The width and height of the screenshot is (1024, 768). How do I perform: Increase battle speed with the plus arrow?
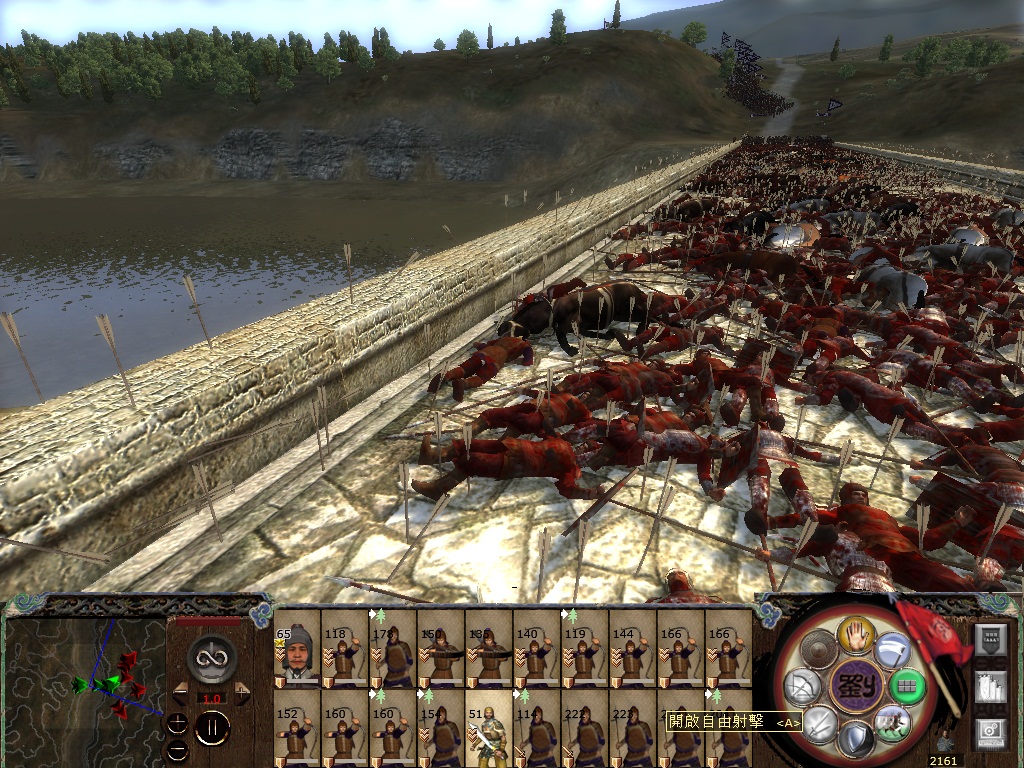(243, 693)
